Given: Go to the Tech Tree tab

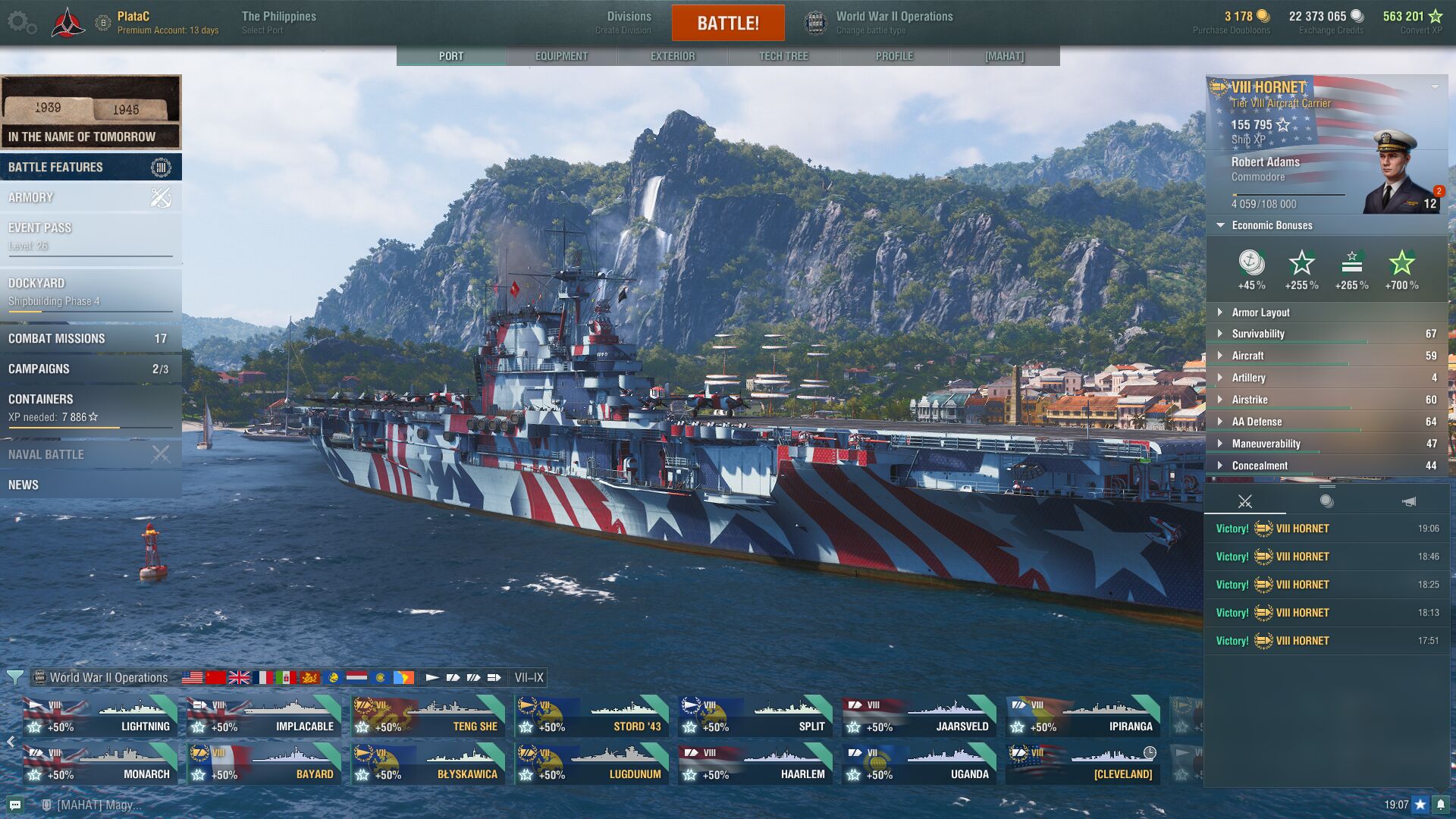Looking at the screenshot, I should click(x=783, y=56).
